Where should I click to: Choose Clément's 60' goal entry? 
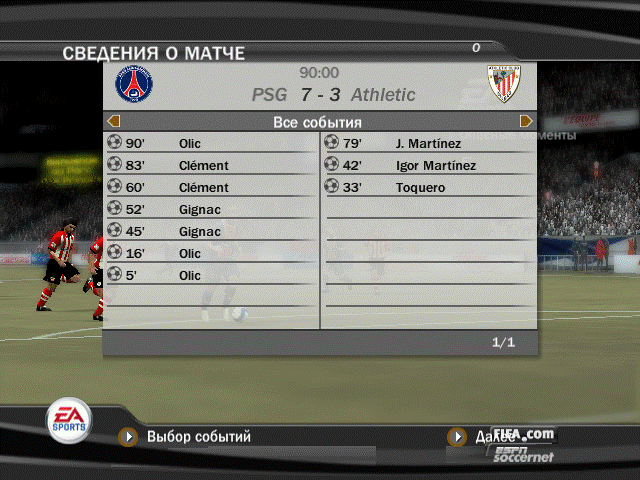[x=210, y=187]
